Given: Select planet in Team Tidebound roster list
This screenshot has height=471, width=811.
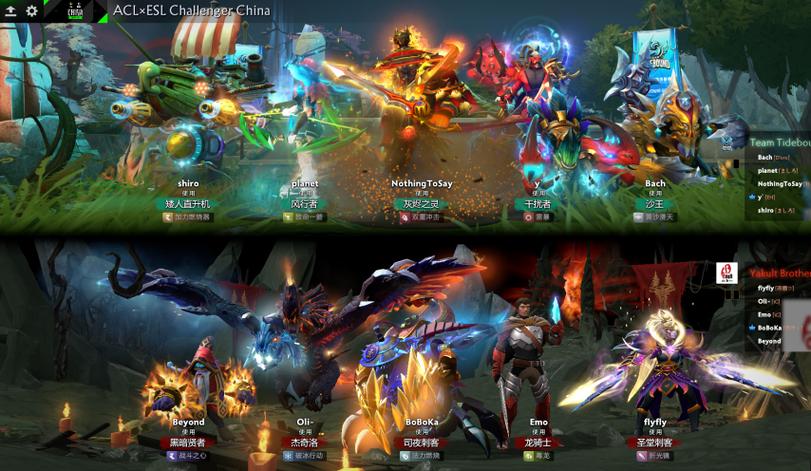Looking at the screenshot, I should click(768, 171).
